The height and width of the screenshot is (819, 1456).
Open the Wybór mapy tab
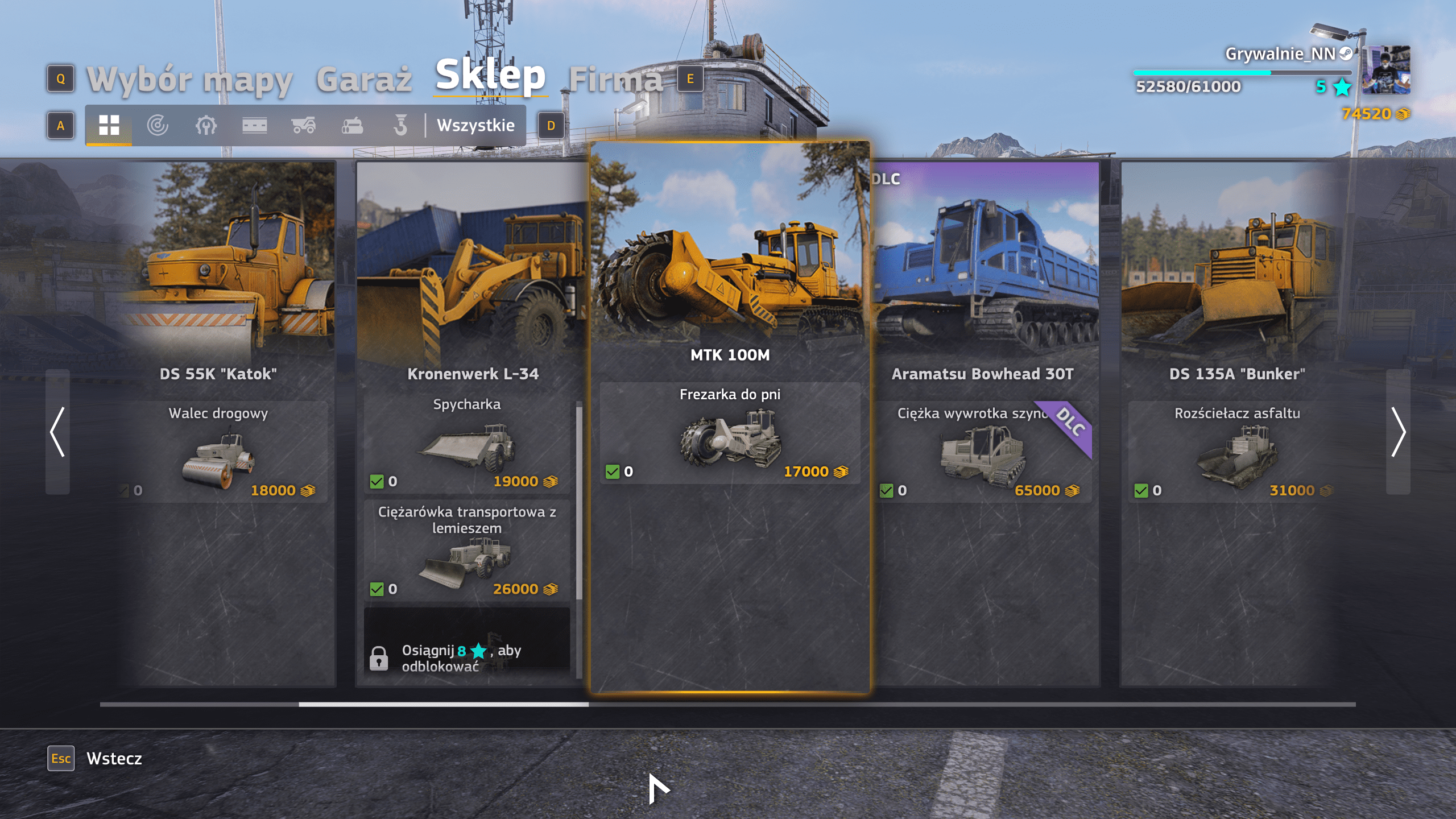tap(189, 79)
